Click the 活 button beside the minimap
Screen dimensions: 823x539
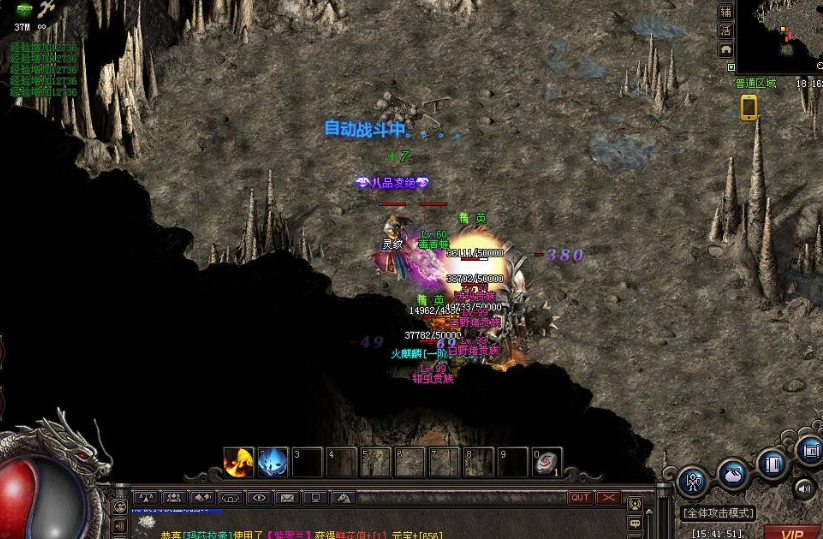pos(727,30)
